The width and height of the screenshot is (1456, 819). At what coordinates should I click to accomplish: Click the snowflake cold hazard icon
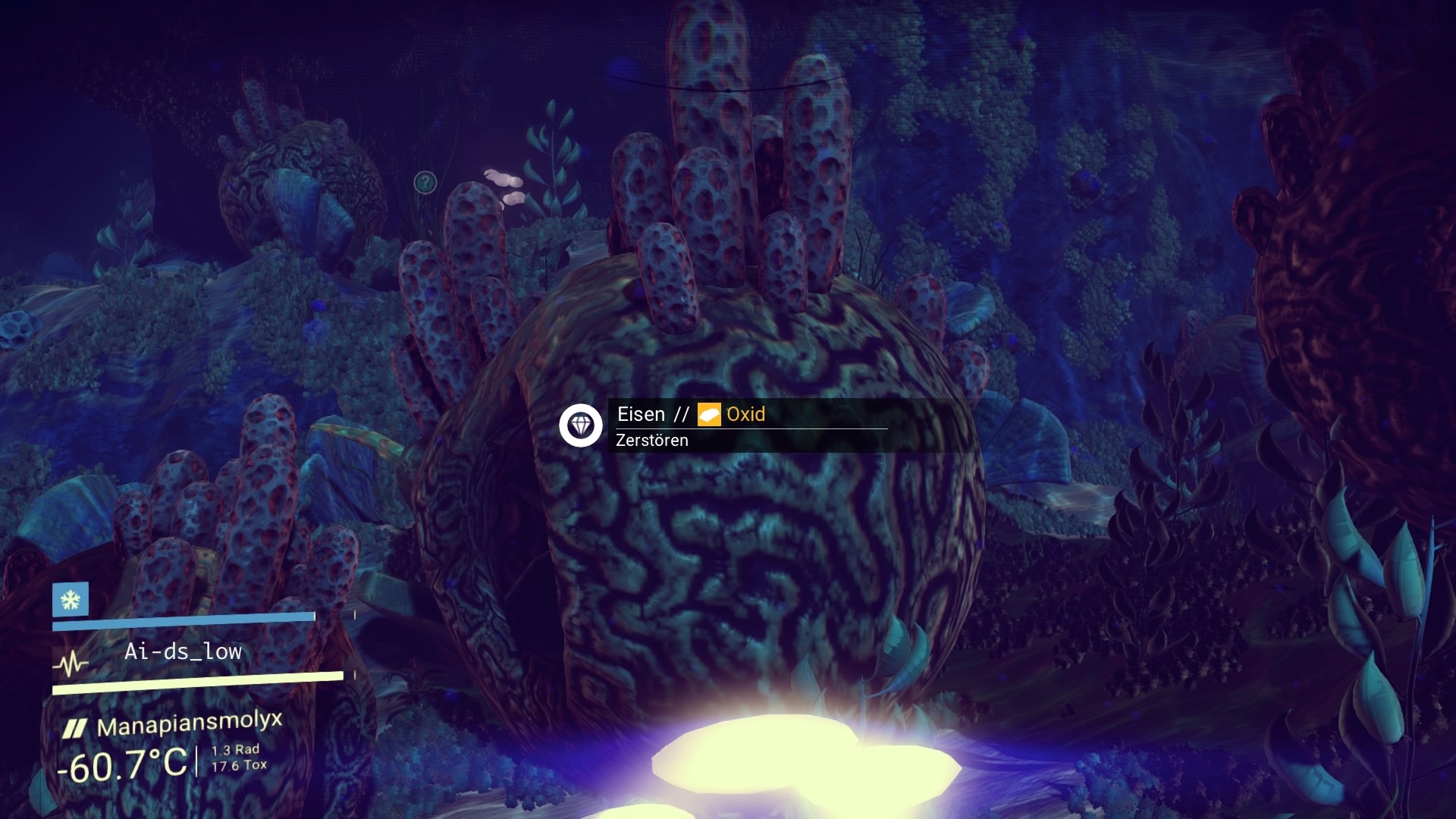pyautogui.click(x=71, y=601)
